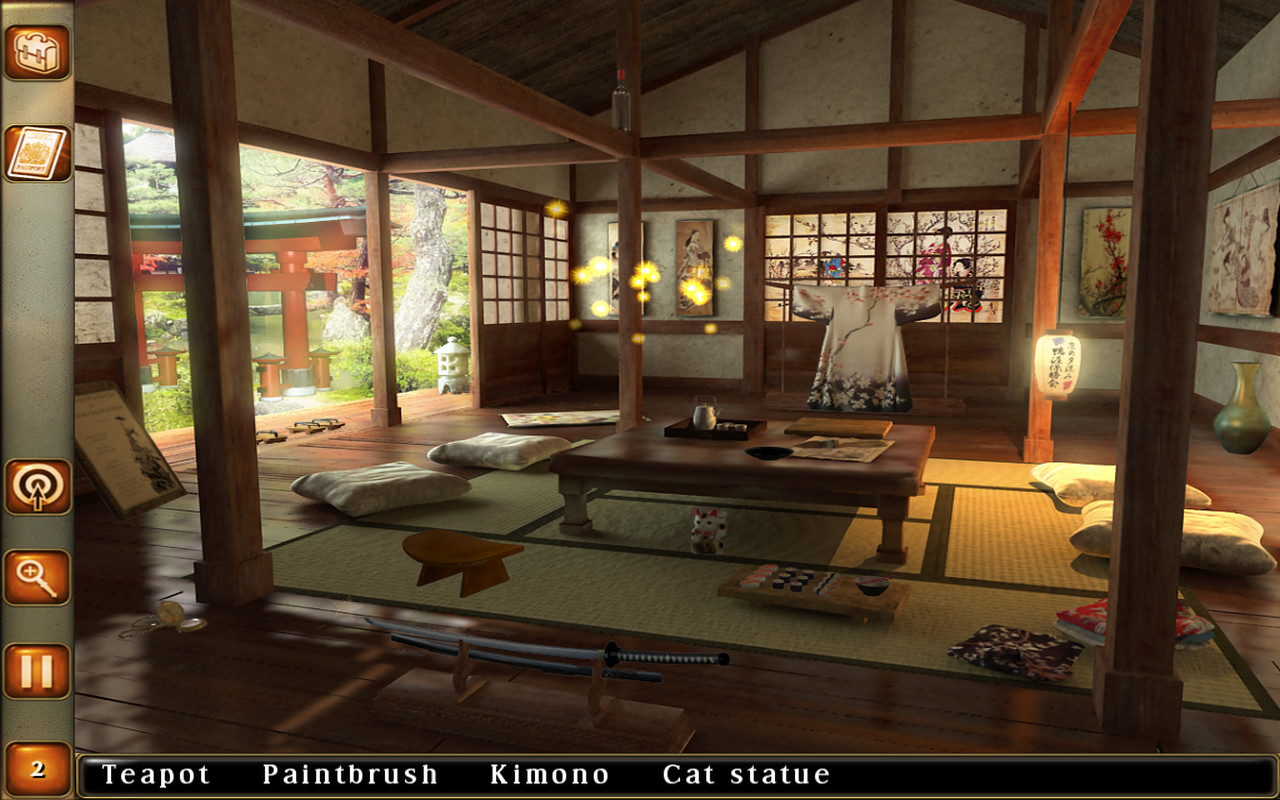This screenshot has width=1280, height=800.
Task: Pause the game
Action: (x=37, y=670)
